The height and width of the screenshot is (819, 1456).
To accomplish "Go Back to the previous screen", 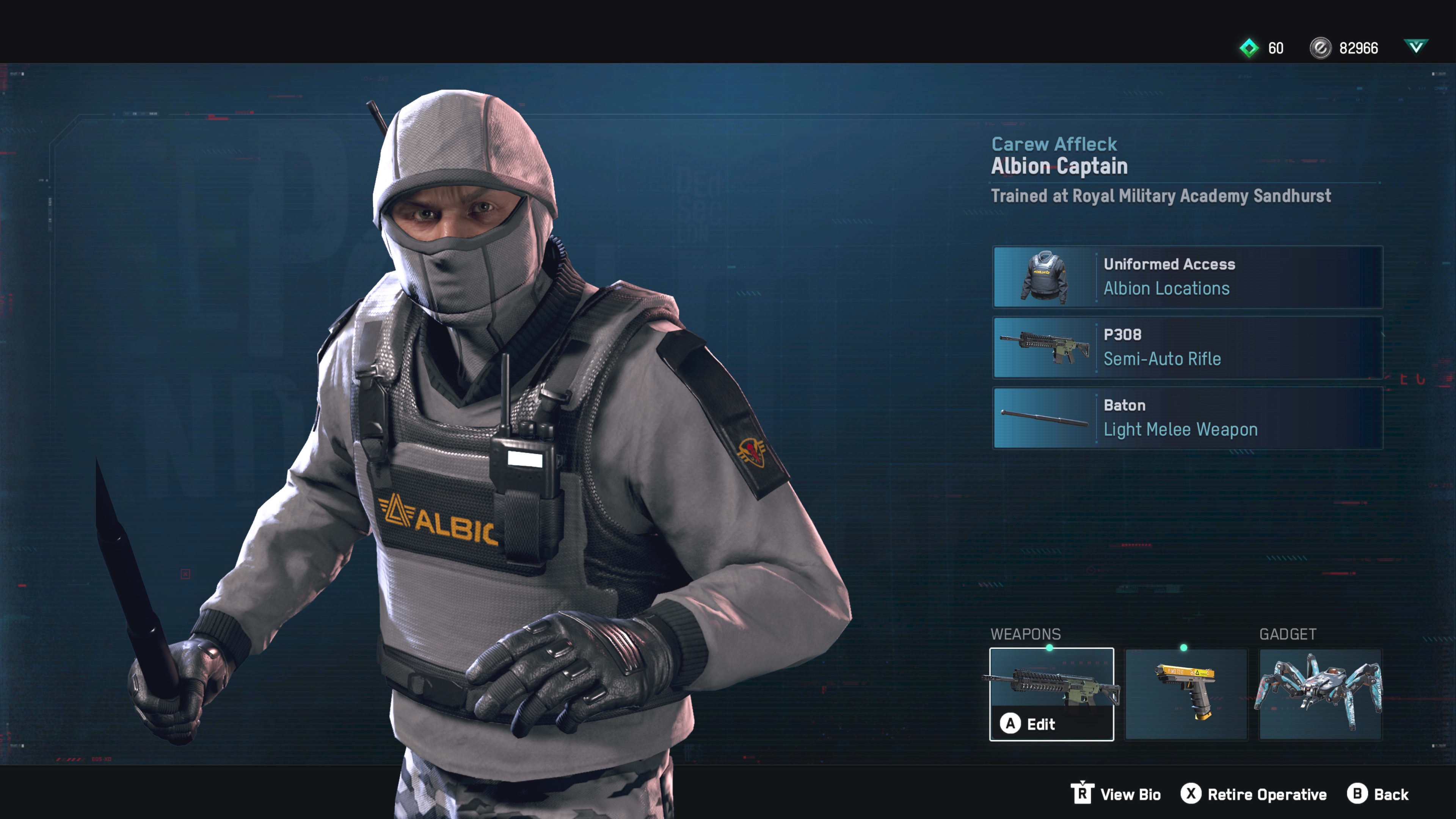I will pyautogui.click(x=1378, y=794).
